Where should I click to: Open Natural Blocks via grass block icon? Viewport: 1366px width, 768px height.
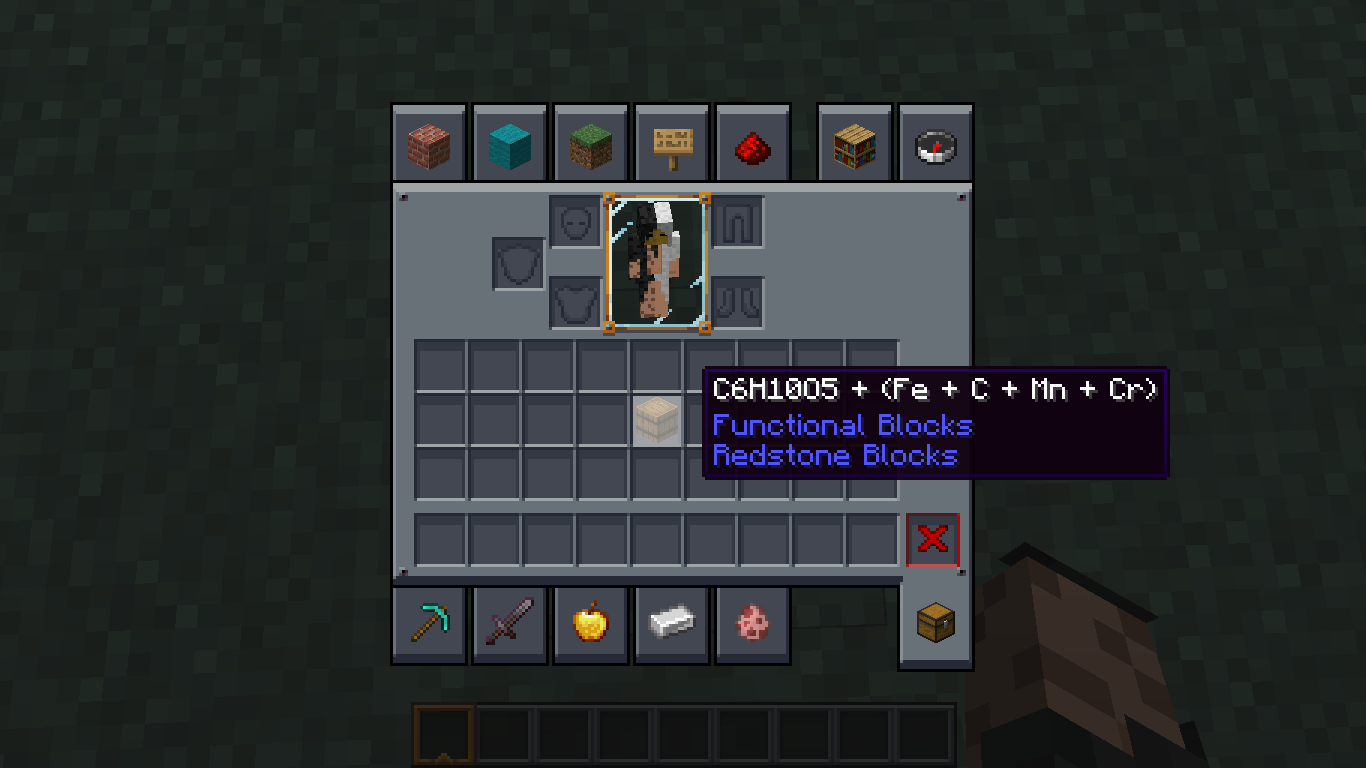pyautogui.click(x=591, y=142)
